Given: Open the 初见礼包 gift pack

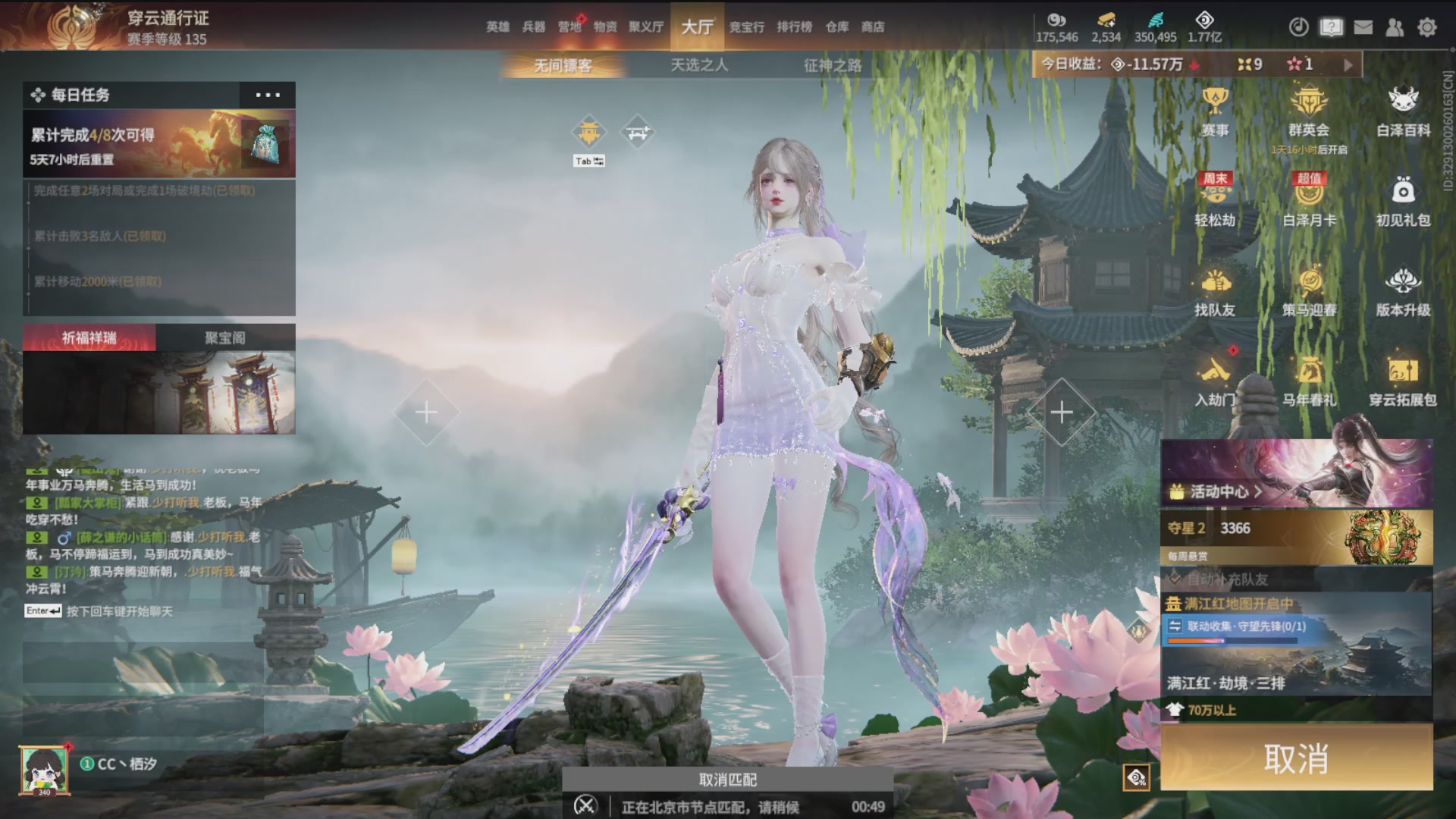Looking at the screenshot, I should point(1404,199).
